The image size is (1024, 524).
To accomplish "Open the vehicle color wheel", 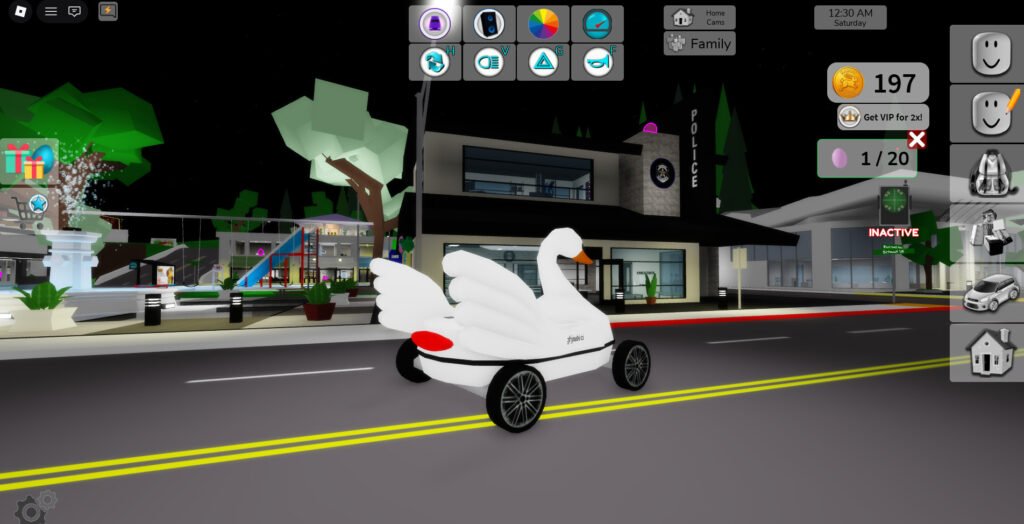I will [x=543, y=23].
